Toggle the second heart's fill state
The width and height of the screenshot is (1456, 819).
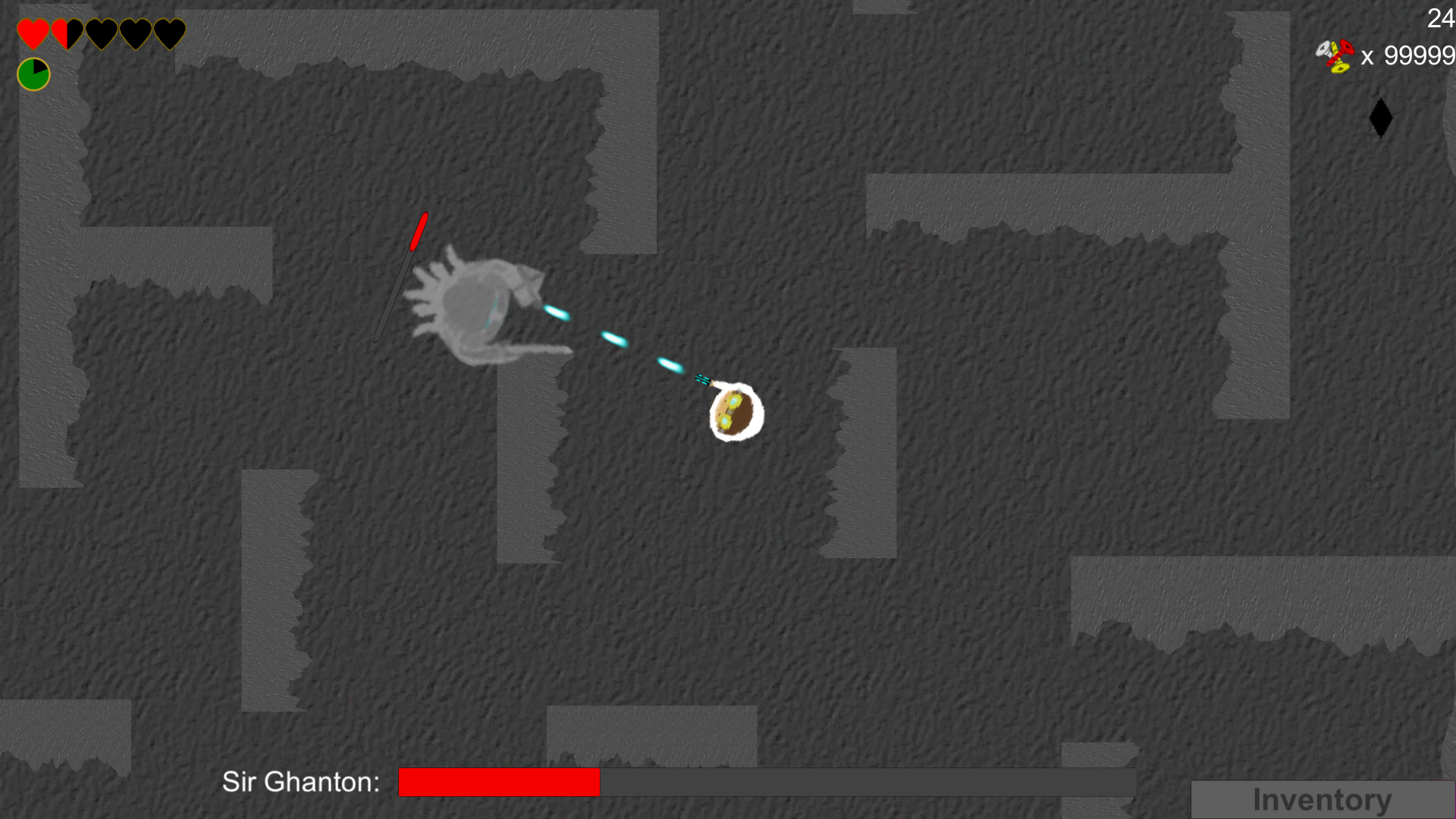click(67, 32)
